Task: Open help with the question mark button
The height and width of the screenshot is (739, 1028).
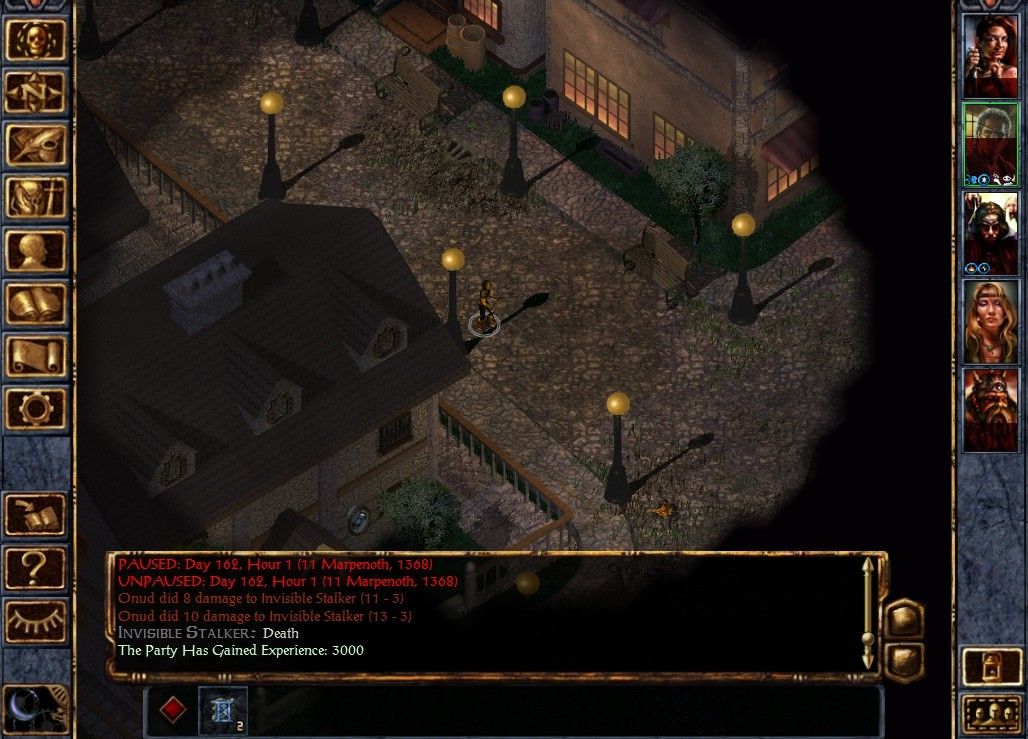Action: [x=36, y=568]
